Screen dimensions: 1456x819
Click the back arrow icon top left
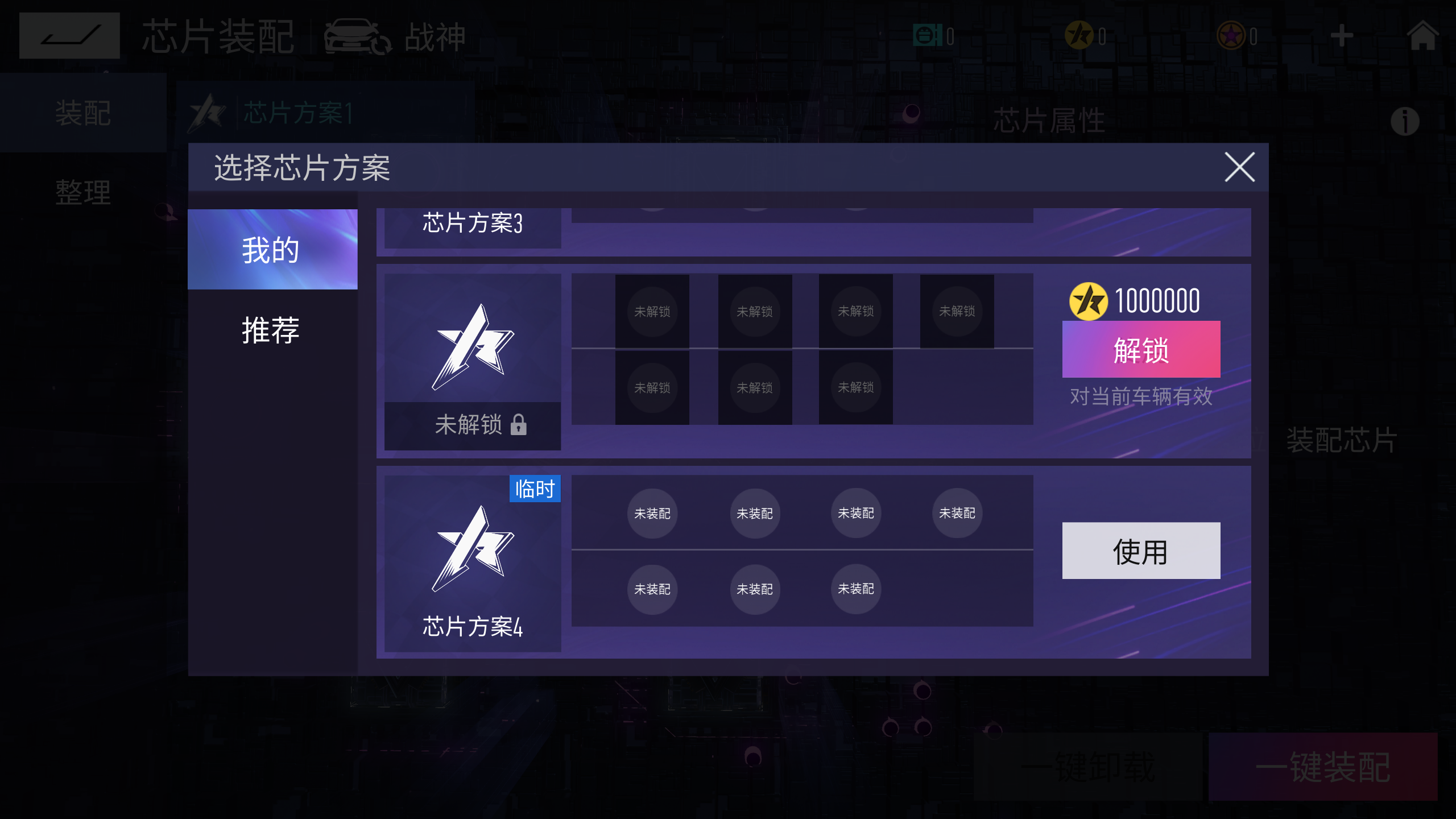[69, 35]
